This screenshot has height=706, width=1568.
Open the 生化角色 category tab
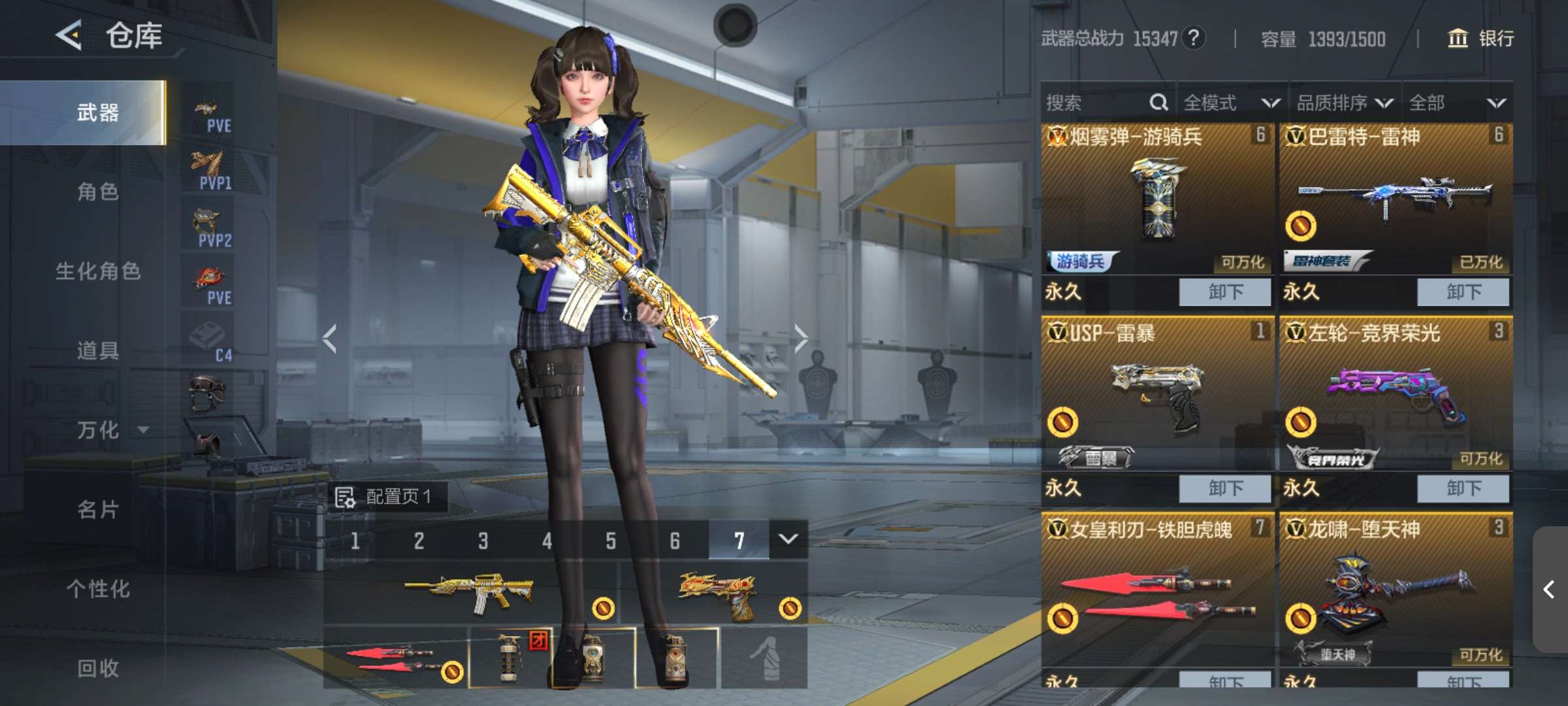98,271
